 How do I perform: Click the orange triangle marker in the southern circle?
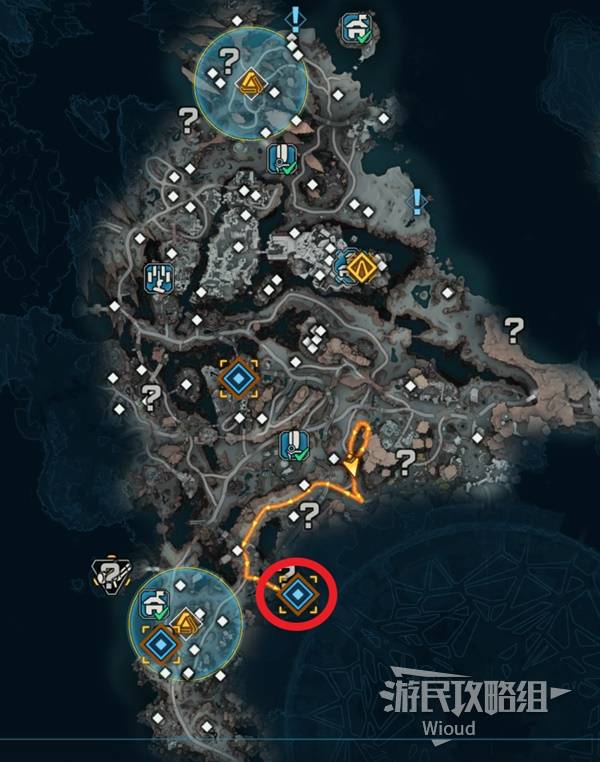point(184,627)
